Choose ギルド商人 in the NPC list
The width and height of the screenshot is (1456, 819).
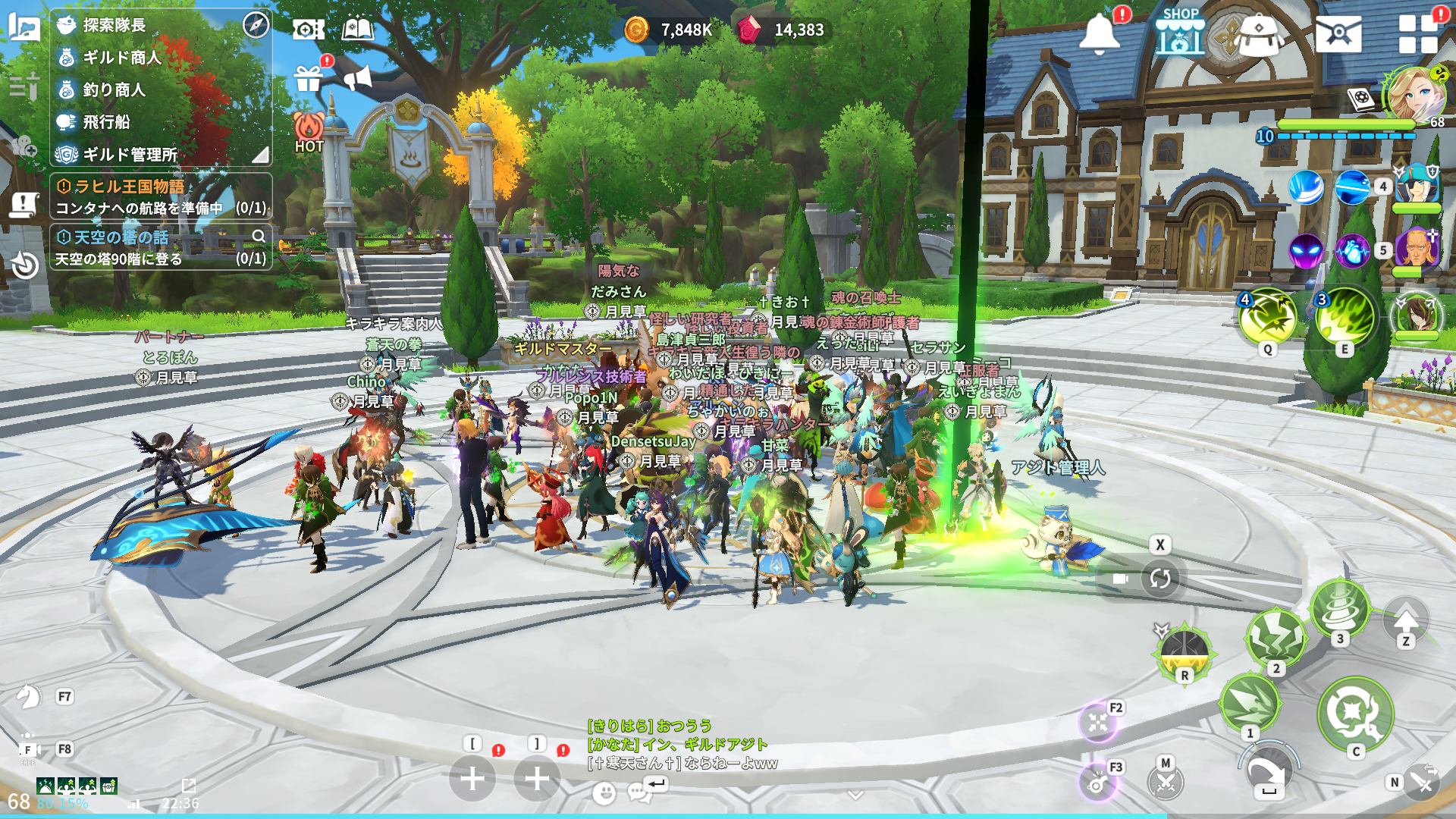(121, 58)
